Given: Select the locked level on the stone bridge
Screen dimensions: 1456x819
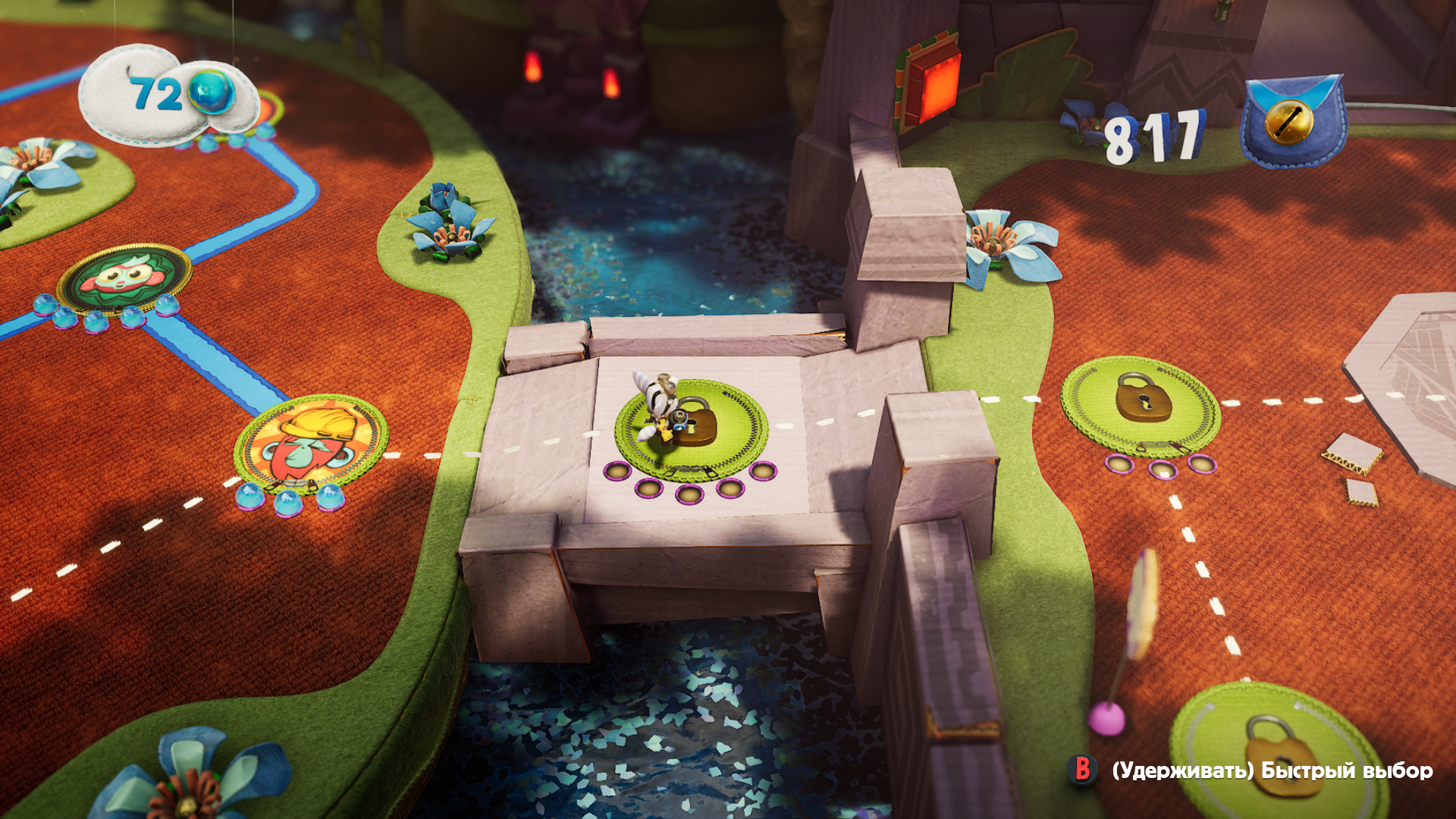Looking at the screenshot, I should click(x=692, y=425).
